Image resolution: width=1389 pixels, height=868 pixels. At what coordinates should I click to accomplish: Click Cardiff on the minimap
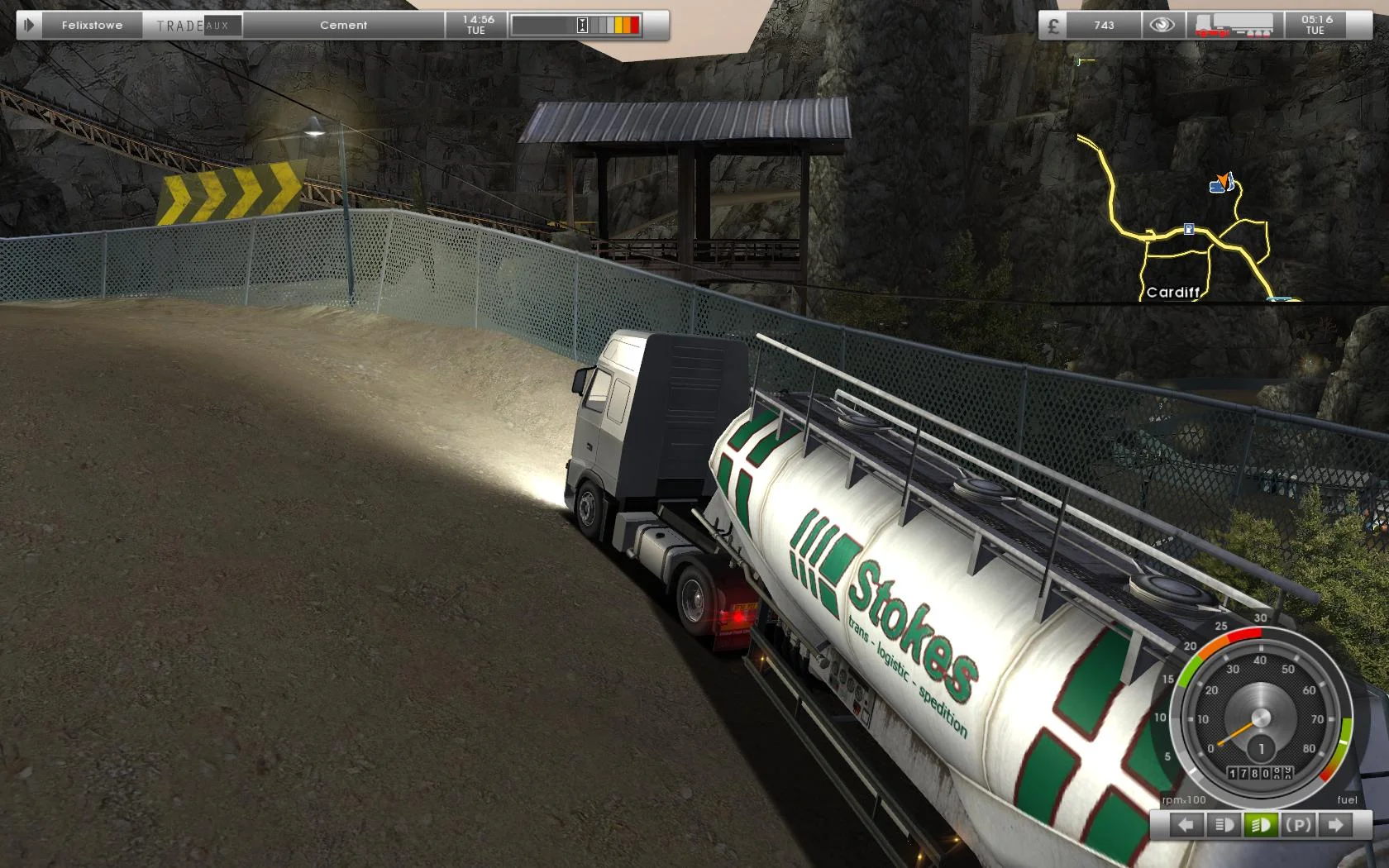[x=1174, y=293]
